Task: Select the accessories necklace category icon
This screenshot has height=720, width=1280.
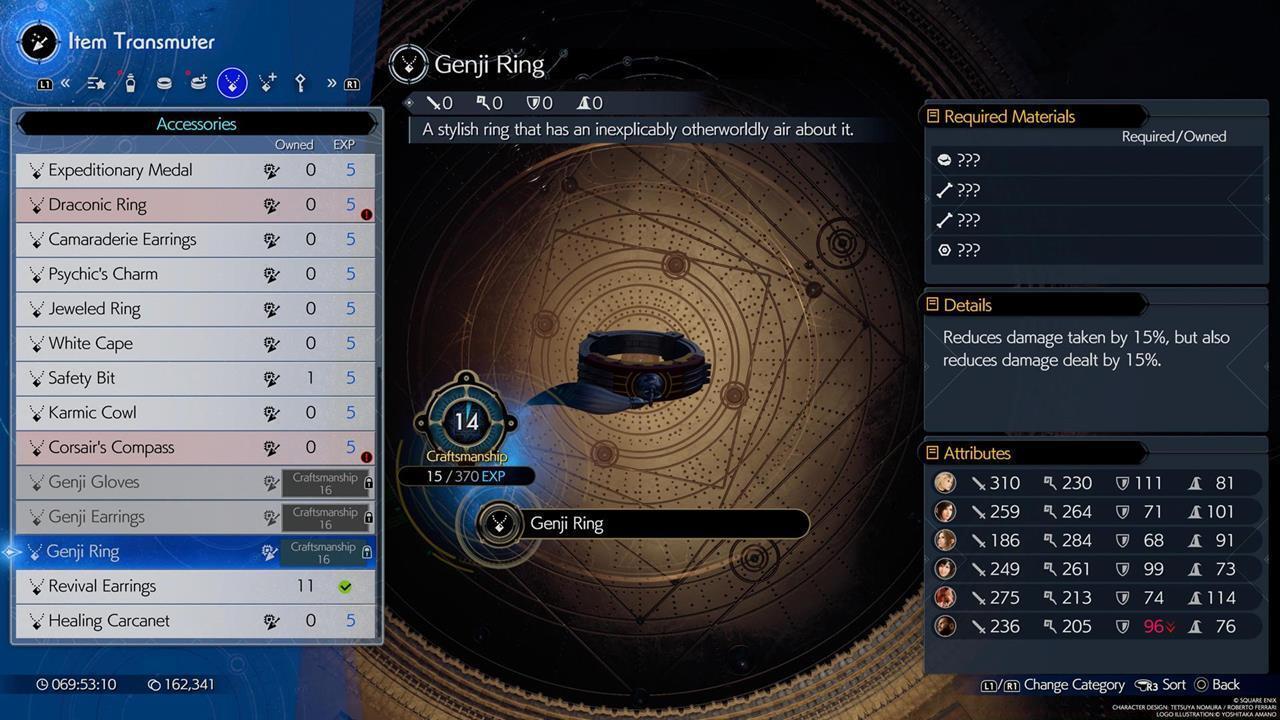Action: pyautogui.click(x=231, y=83)
